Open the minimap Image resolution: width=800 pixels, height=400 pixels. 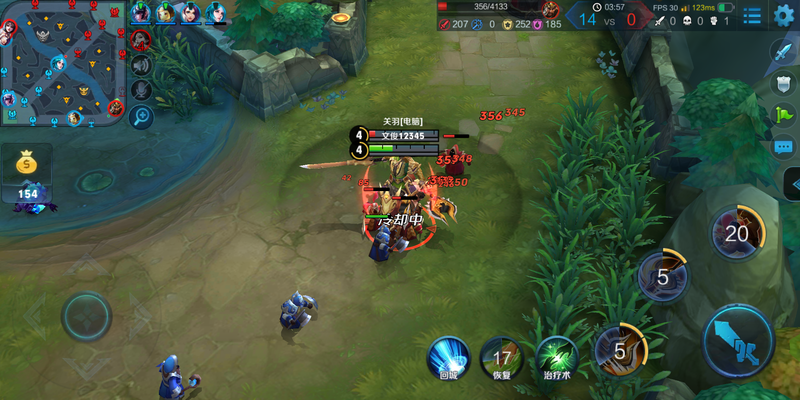[62, 62]
